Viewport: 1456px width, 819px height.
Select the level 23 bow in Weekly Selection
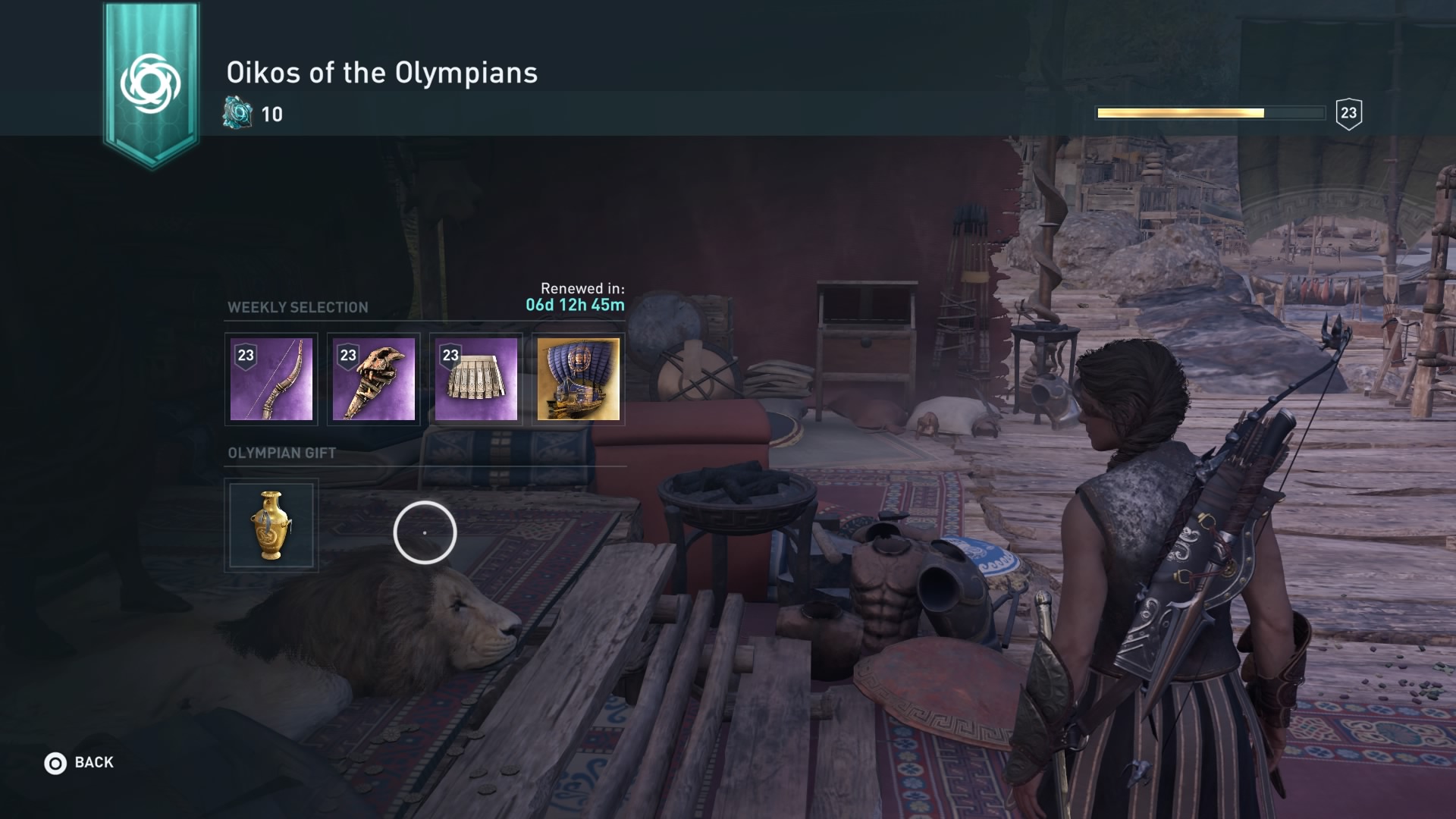pos(271,379)
